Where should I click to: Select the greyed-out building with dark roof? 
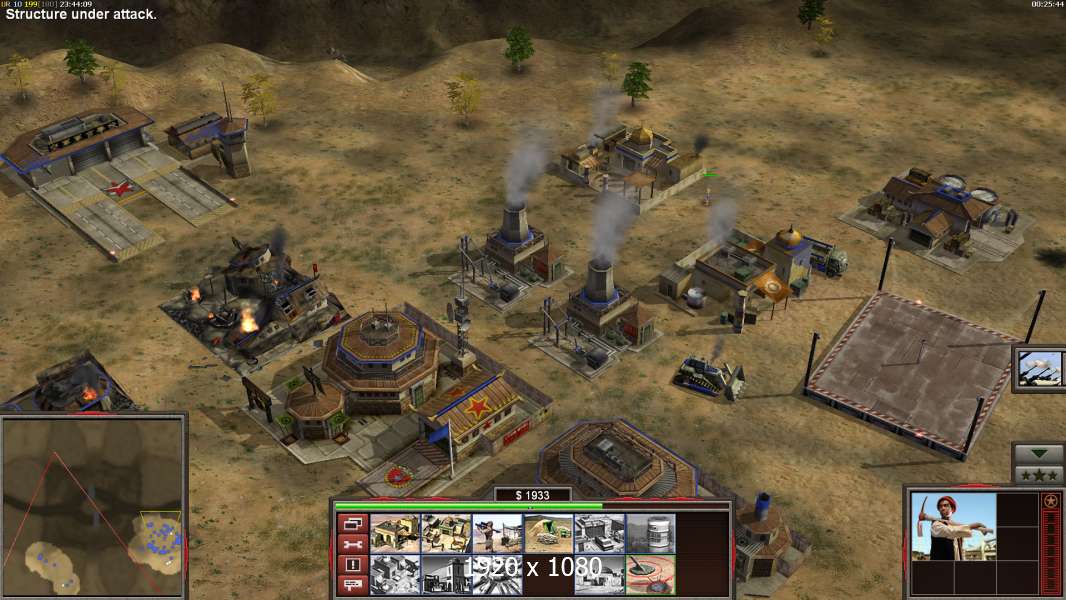click(x=599, y=533)
